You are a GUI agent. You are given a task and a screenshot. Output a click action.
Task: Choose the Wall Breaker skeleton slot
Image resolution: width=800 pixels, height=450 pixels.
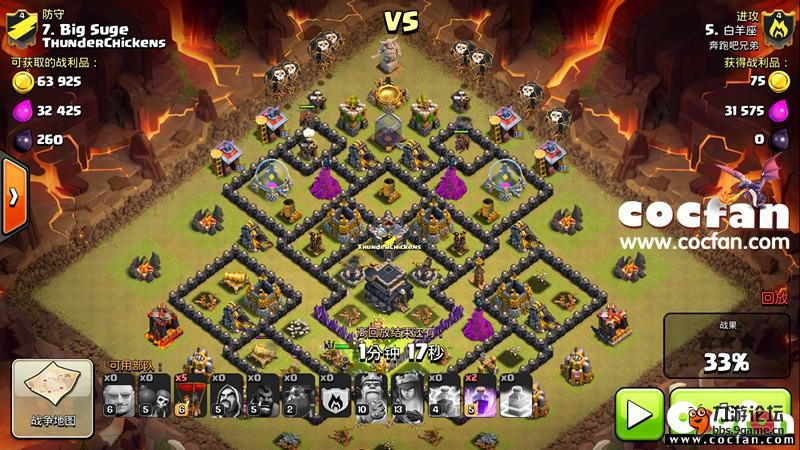pyautogui.click(x=154, y=396)
